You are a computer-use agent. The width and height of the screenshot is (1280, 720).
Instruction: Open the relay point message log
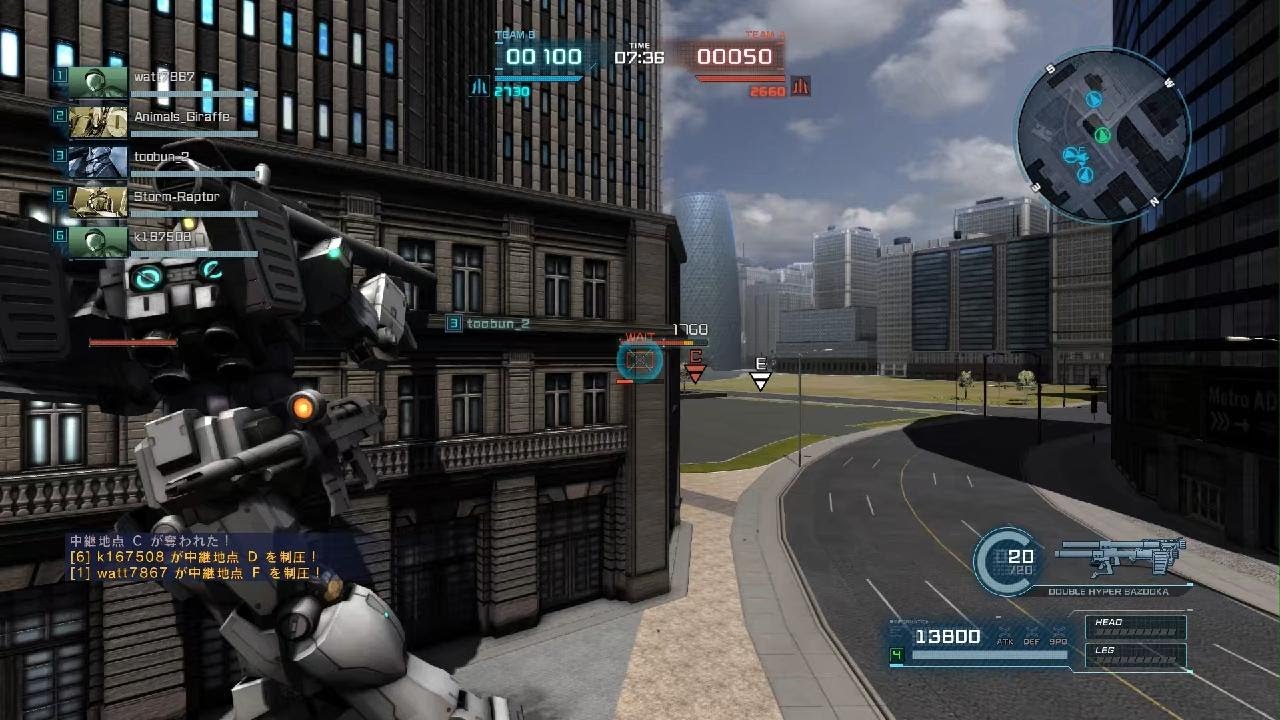point(195,557)
